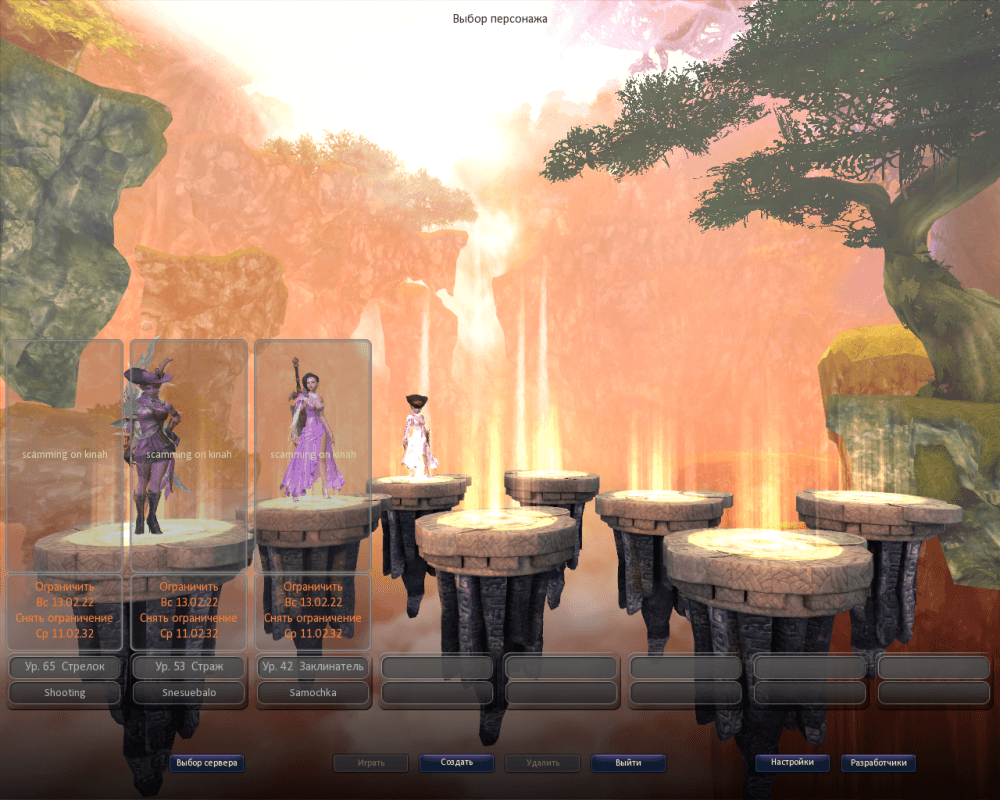Select the Ур. 65 Стрелок level row
Screen dimensions: 1000x800
coord(65,666)
